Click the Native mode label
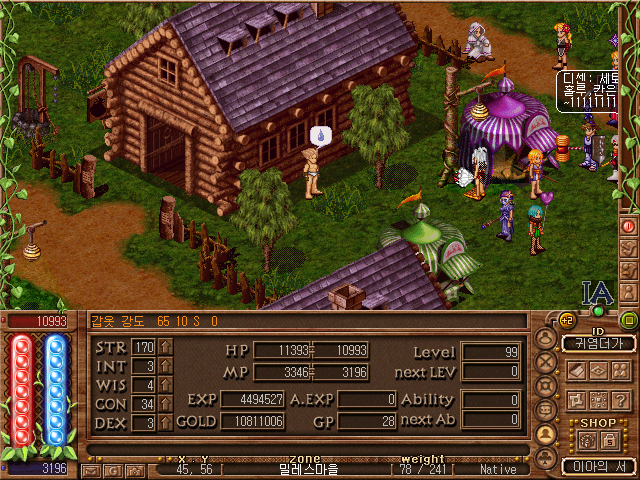The image size is (640, 480). [x=498, y=468]
